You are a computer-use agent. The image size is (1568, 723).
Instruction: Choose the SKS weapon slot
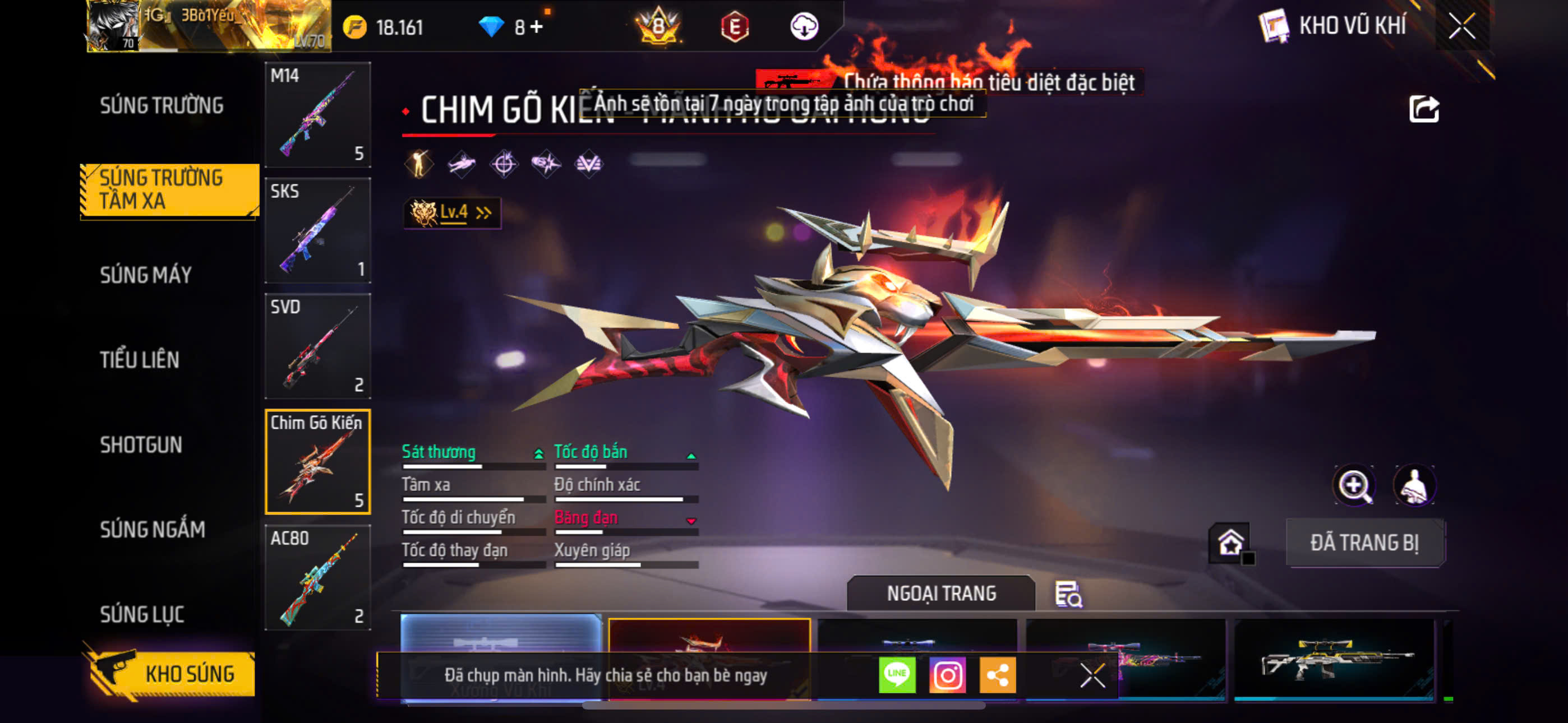click(x=318, y=230)
